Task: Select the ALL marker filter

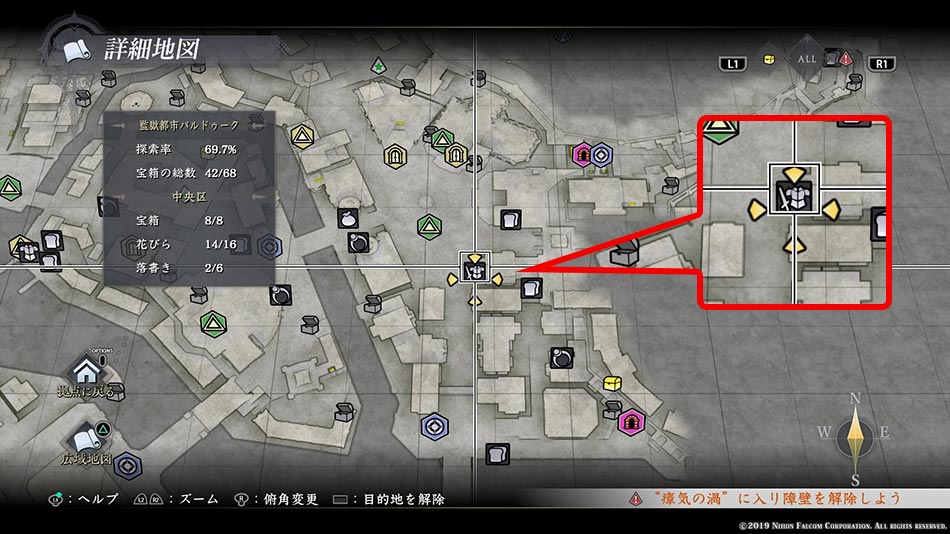Action: [x=806, y=60]
